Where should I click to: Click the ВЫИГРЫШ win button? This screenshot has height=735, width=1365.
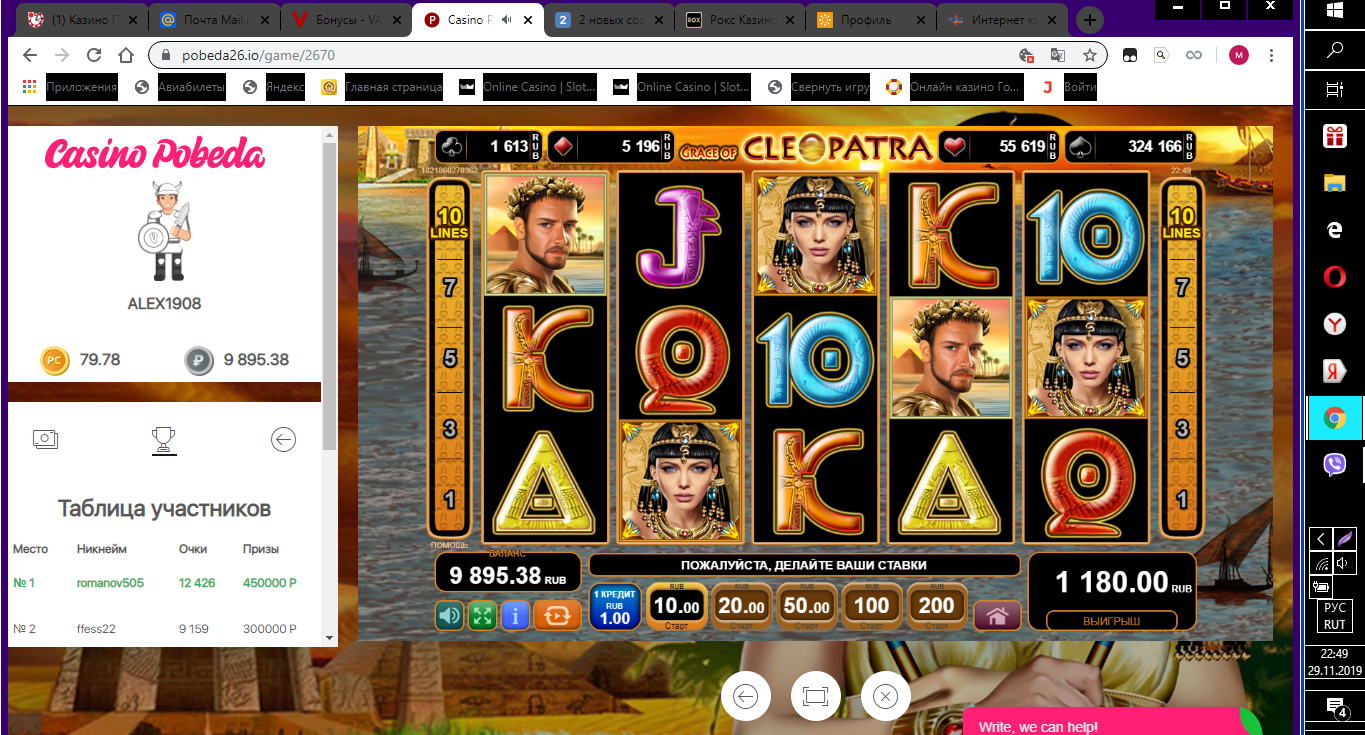click(1111, 621)
